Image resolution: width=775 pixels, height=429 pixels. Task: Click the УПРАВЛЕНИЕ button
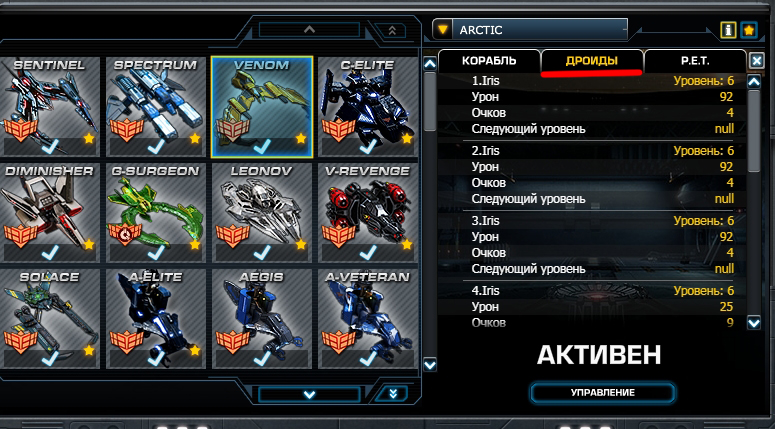[x=602, y=392]
